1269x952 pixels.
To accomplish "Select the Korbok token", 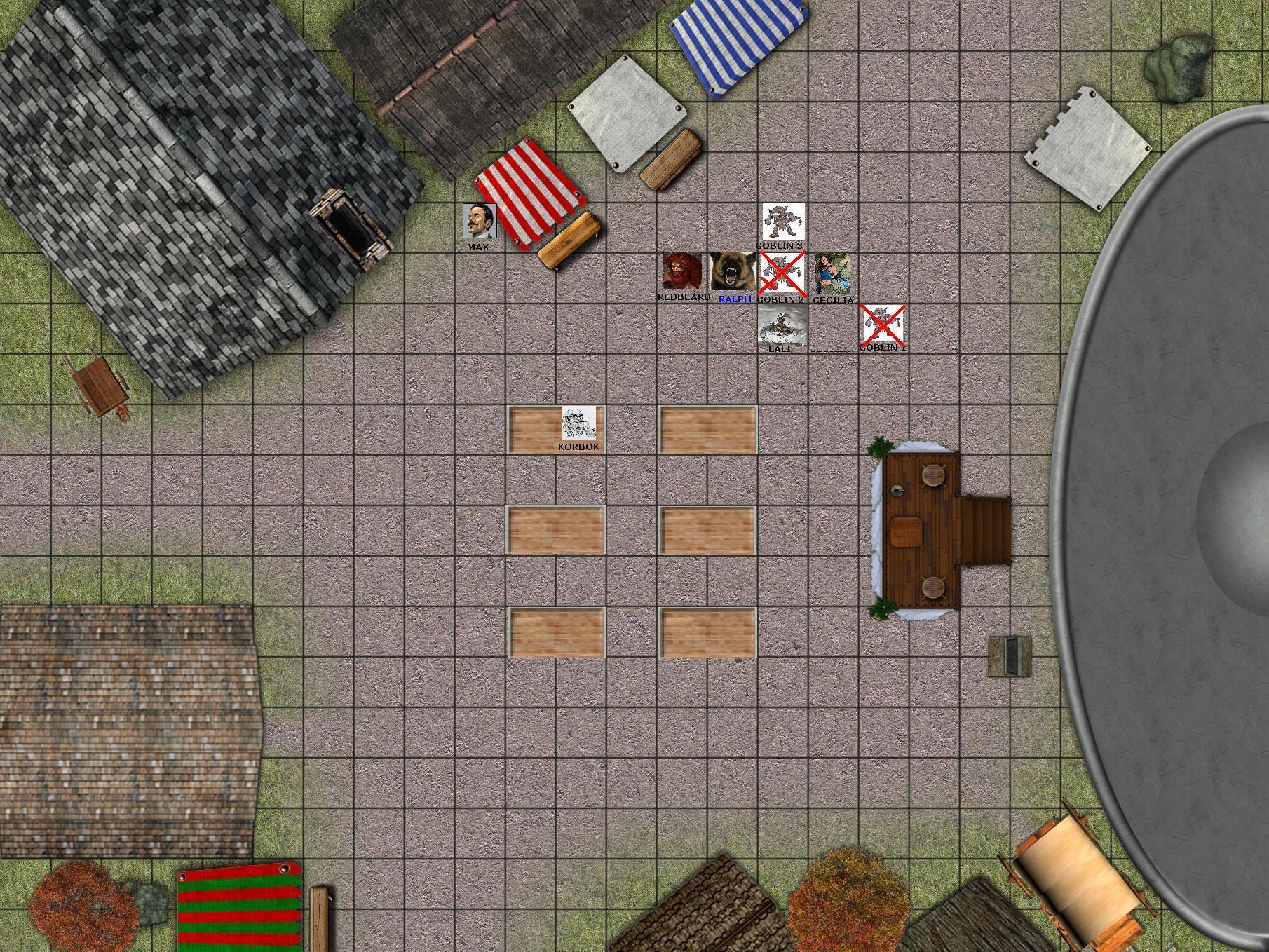I will tap(579, 423).
